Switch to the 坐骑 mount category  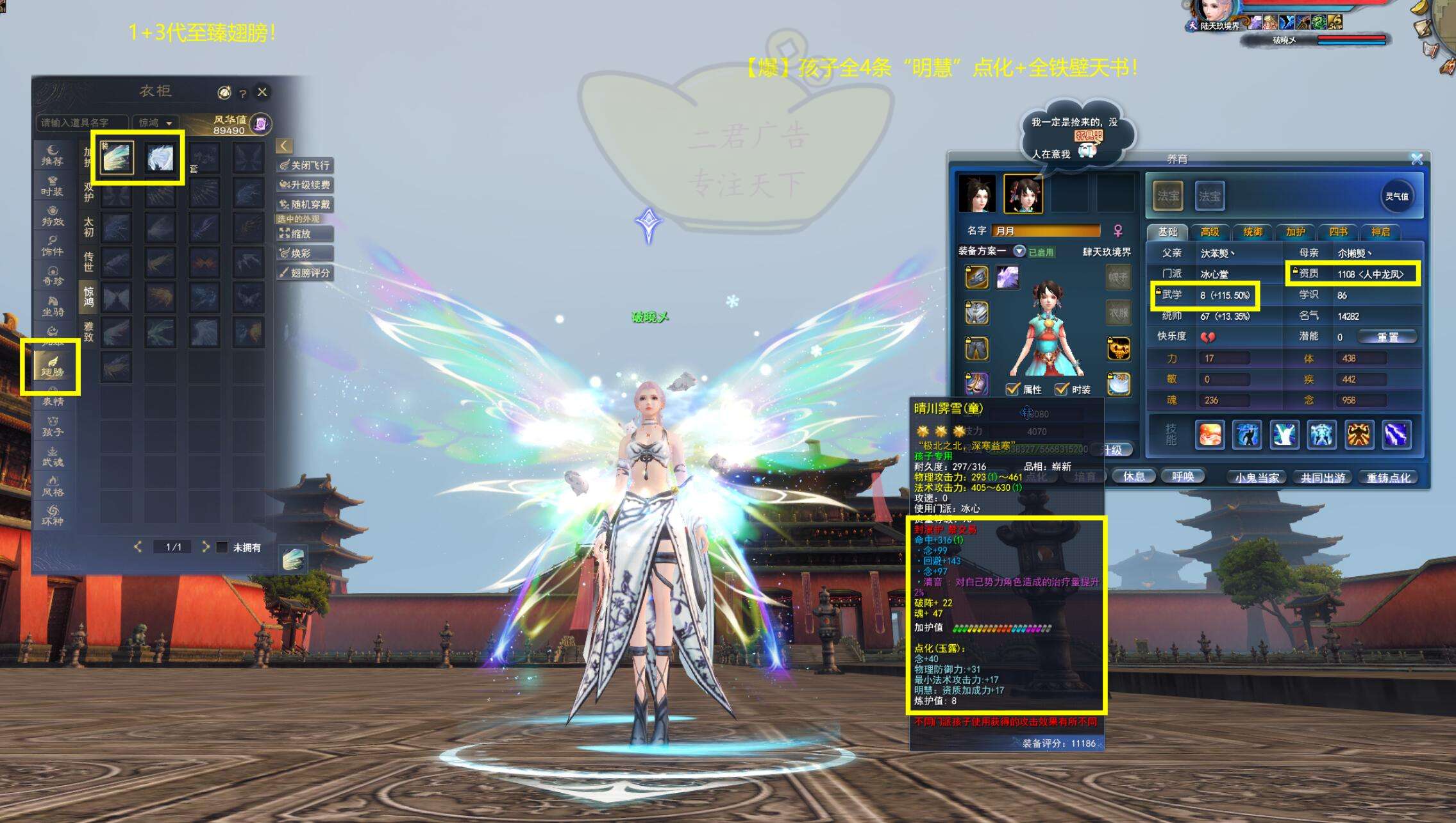(53, 306)
